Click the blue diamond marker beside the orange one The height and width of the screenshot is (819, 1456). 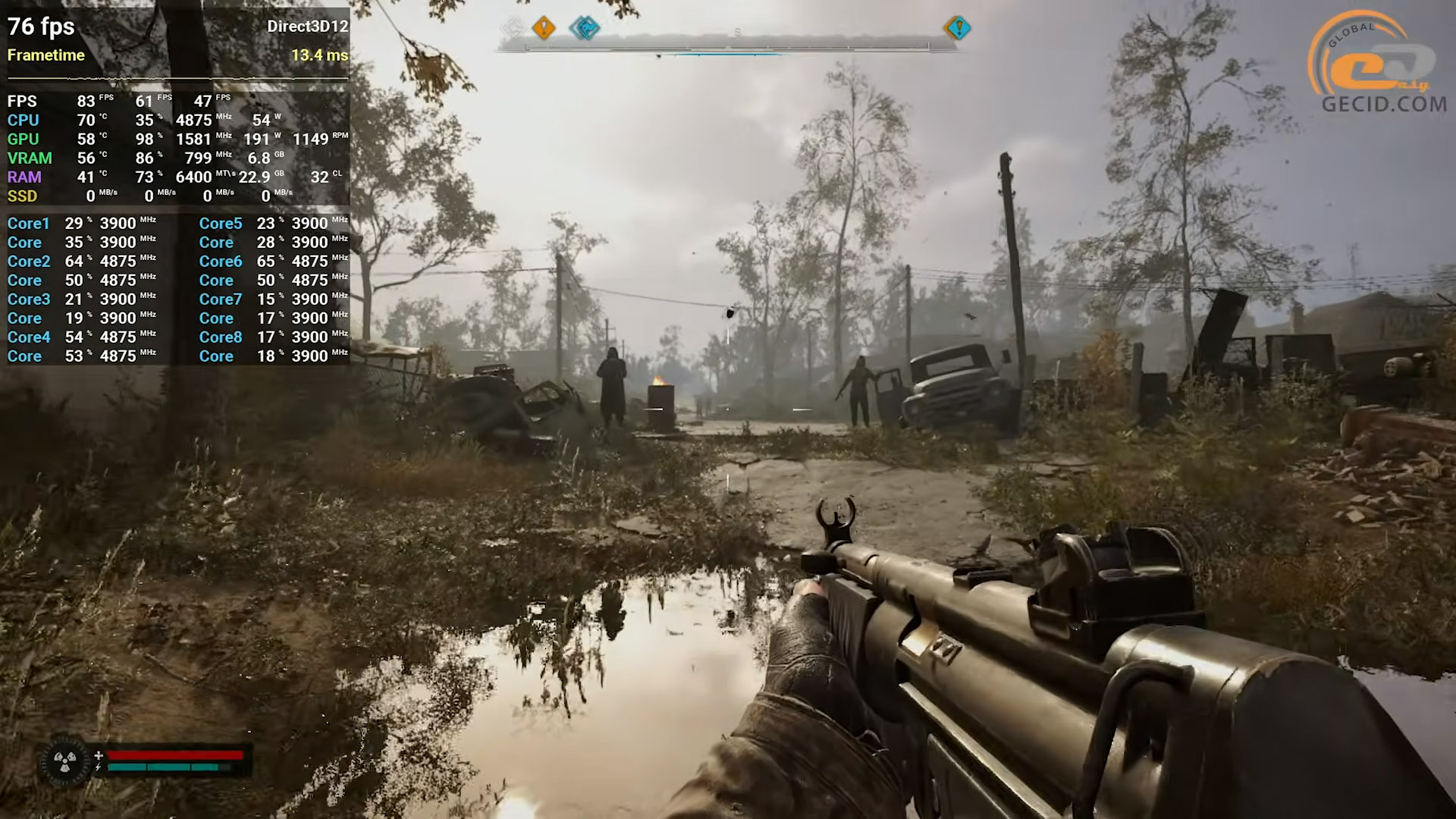(x=585, y=29)
